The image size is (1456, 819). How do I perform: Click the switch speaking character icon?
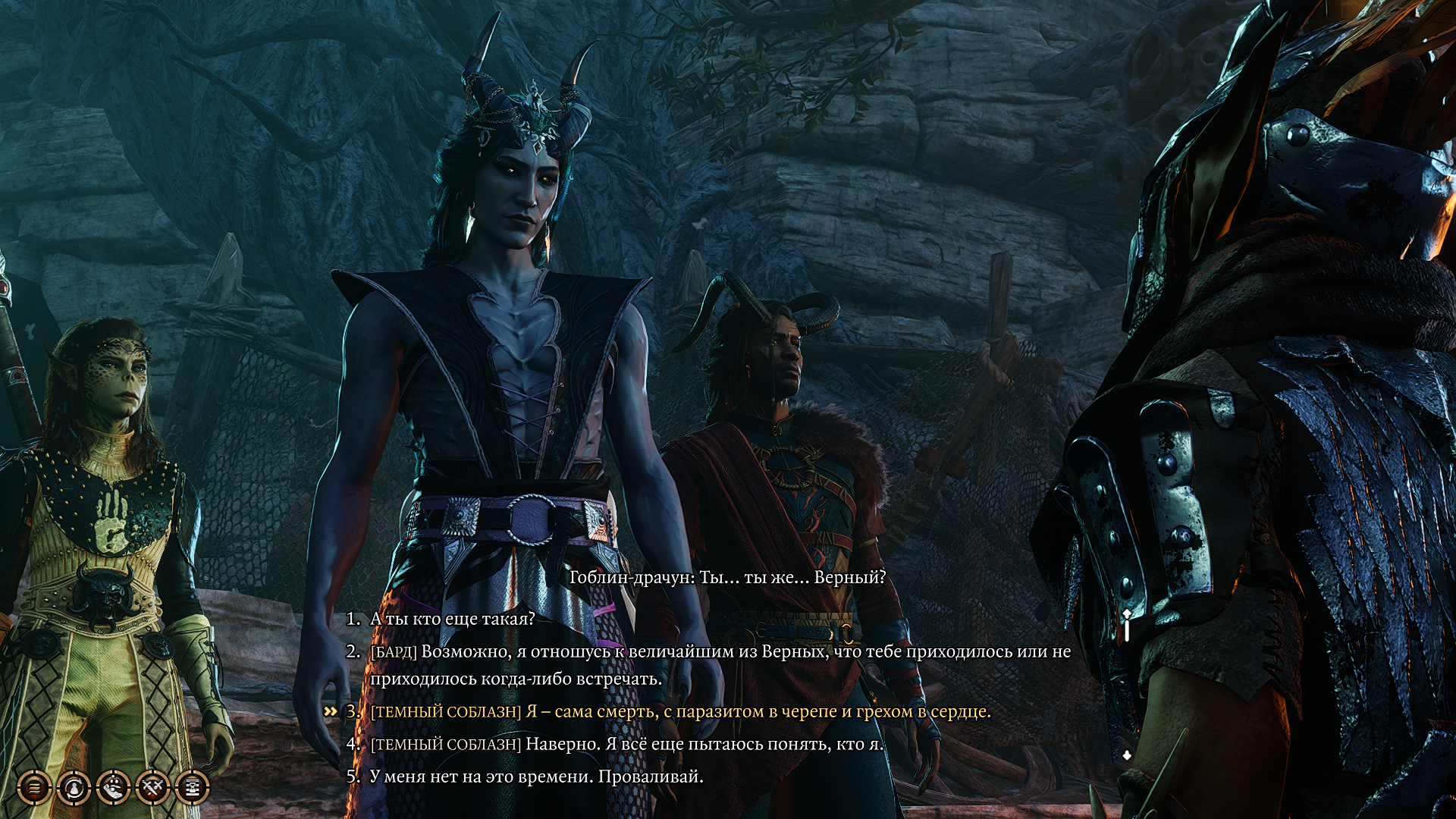[x=74, y=788]
